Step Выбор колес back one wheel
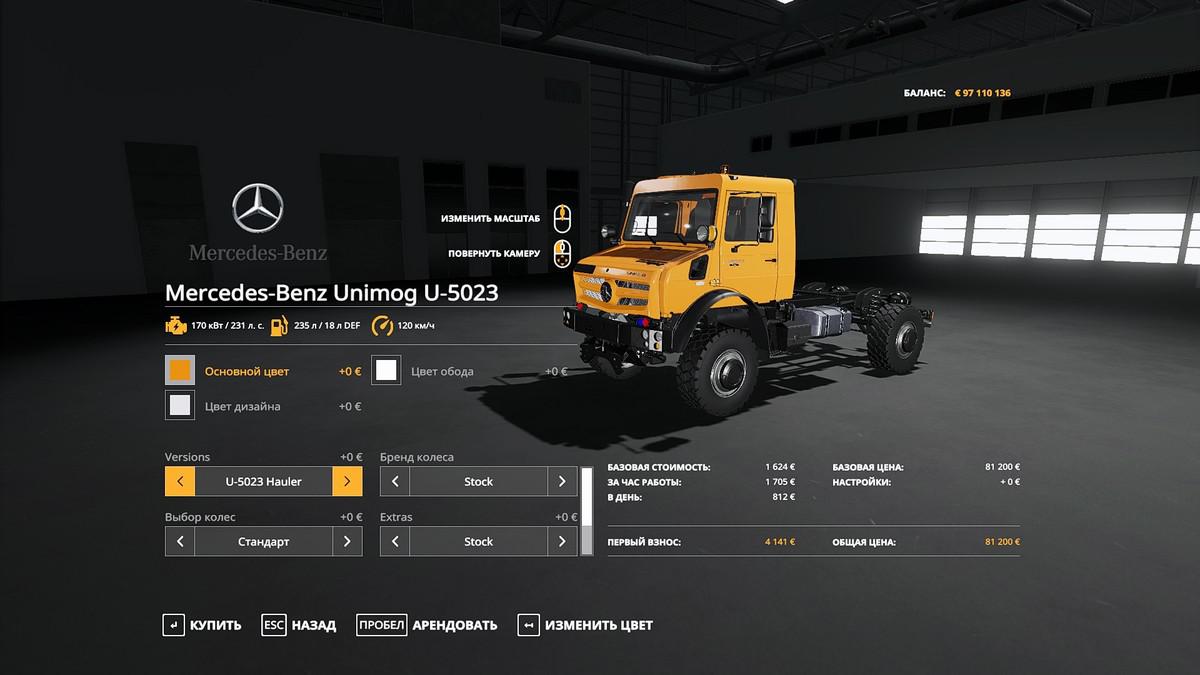This screenshot has height=675, width=1200. tap(180, 541)
